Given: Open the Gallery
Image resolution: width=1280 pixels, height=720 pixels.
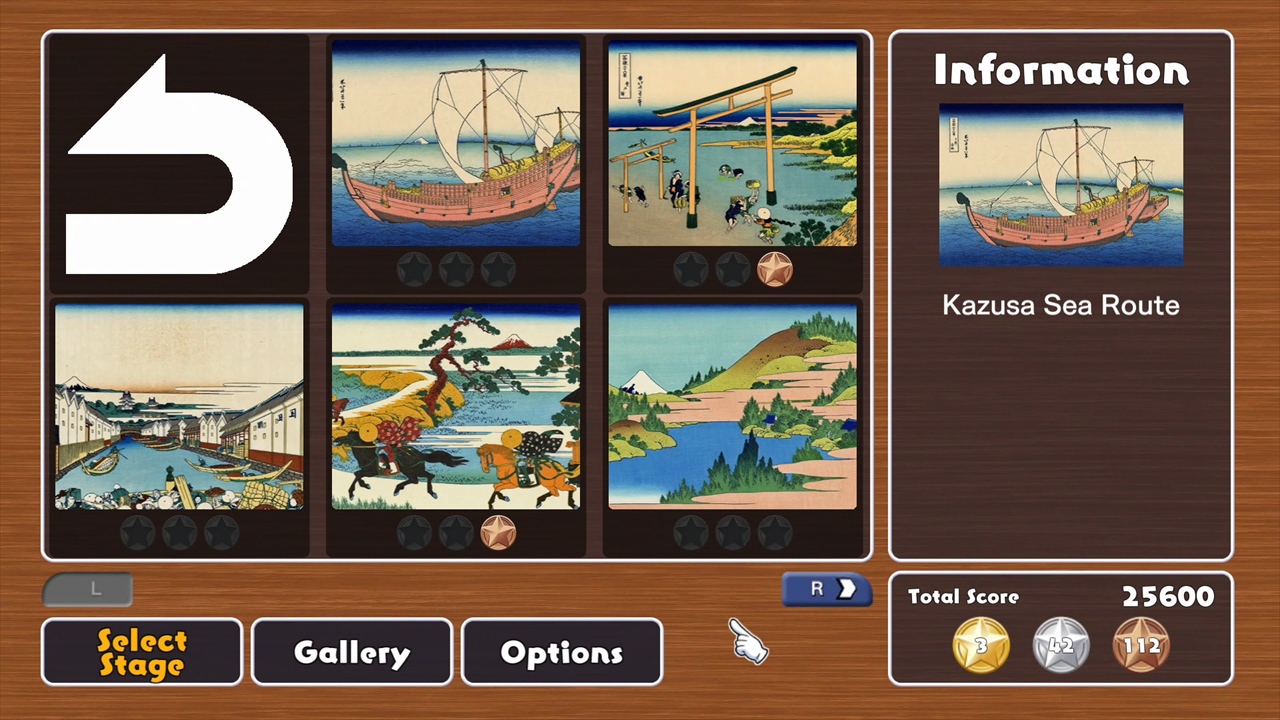Looking at the screenshot, I should 351,652.
